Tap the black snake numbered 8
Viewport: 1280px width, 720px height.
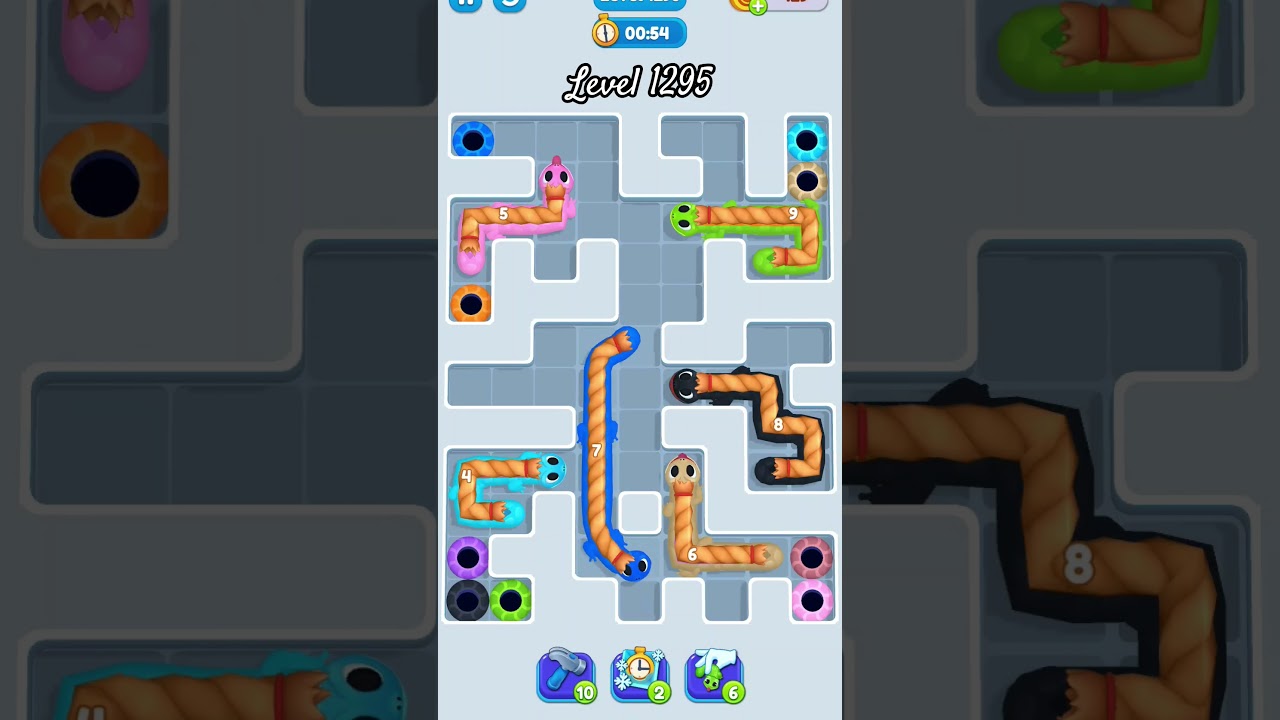tap(778, 425)
